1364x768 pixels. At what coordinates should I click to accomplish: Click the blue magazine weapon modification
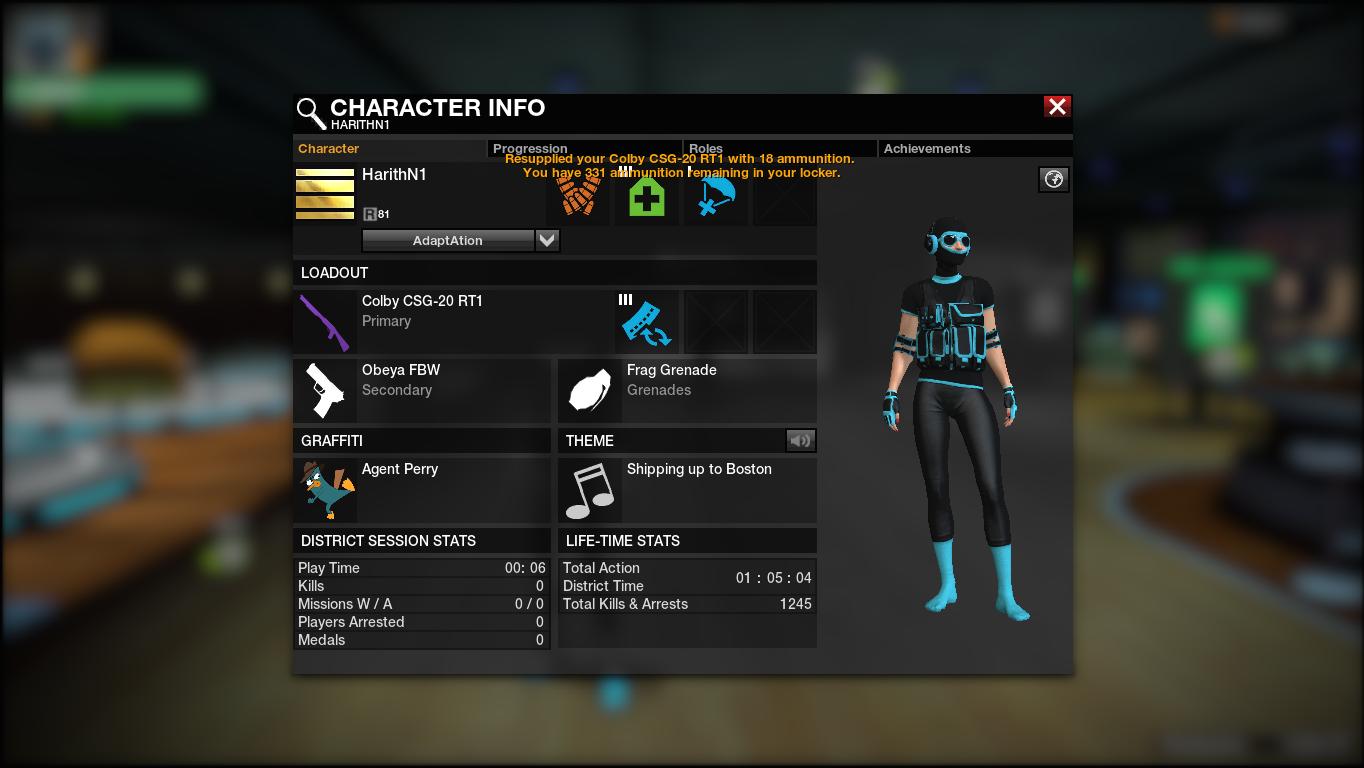(646, 322)
